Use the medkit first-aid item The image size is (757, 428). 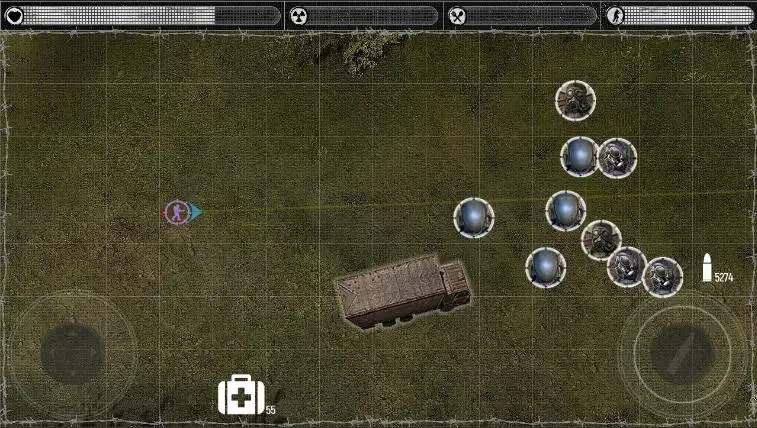point(241,395)
